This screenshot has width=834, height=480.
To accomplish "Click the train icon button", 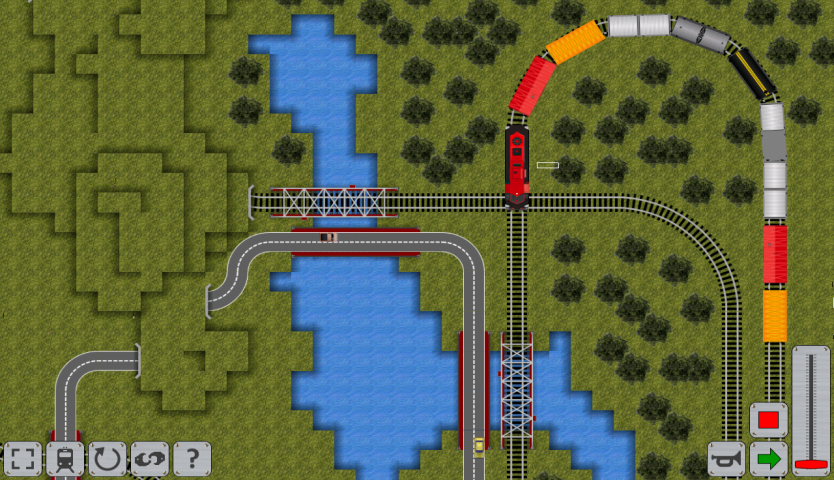I will coord(65,460).
